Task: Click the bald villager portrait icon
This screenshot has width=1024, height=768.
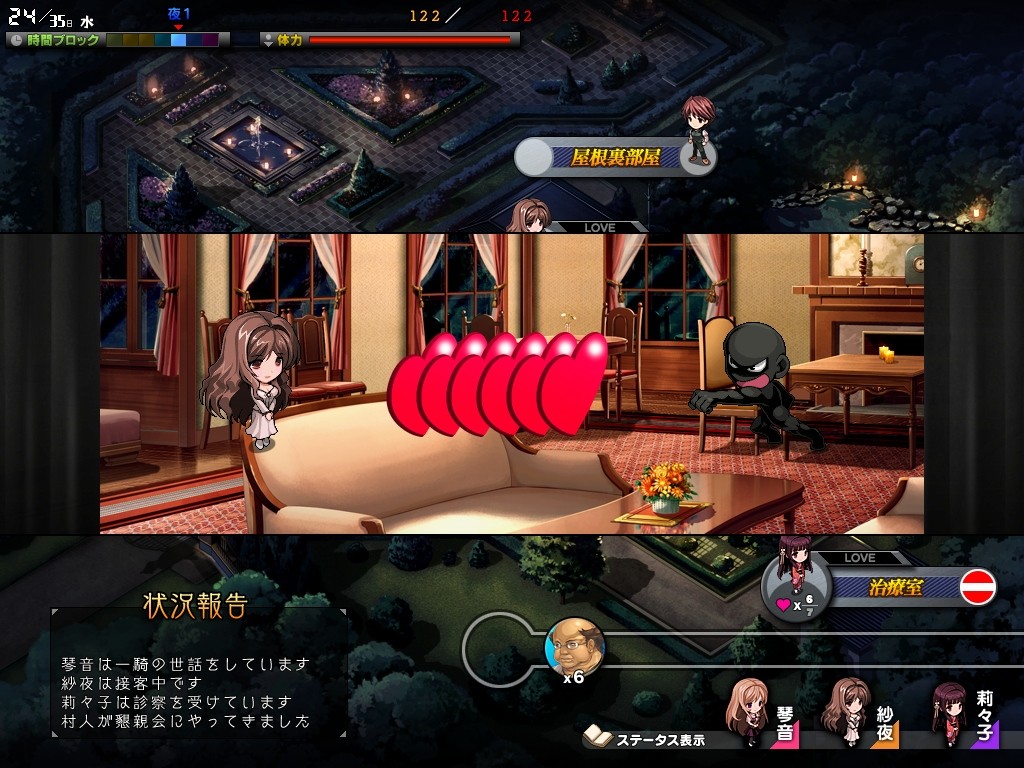Action: point(574,647)
